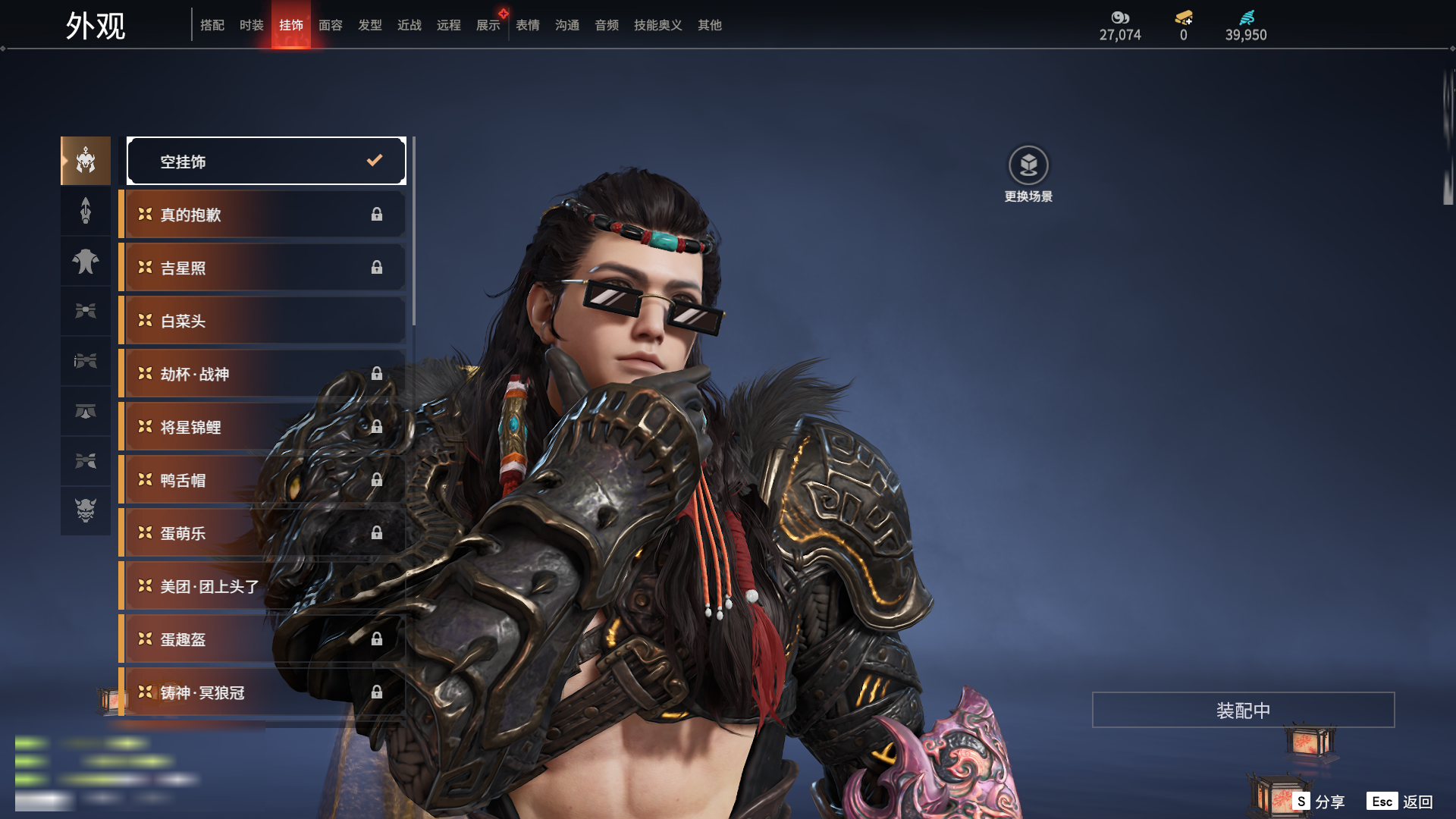Select the 其他 tab
The image size is (1456, 819).
[x=709, y=25]
